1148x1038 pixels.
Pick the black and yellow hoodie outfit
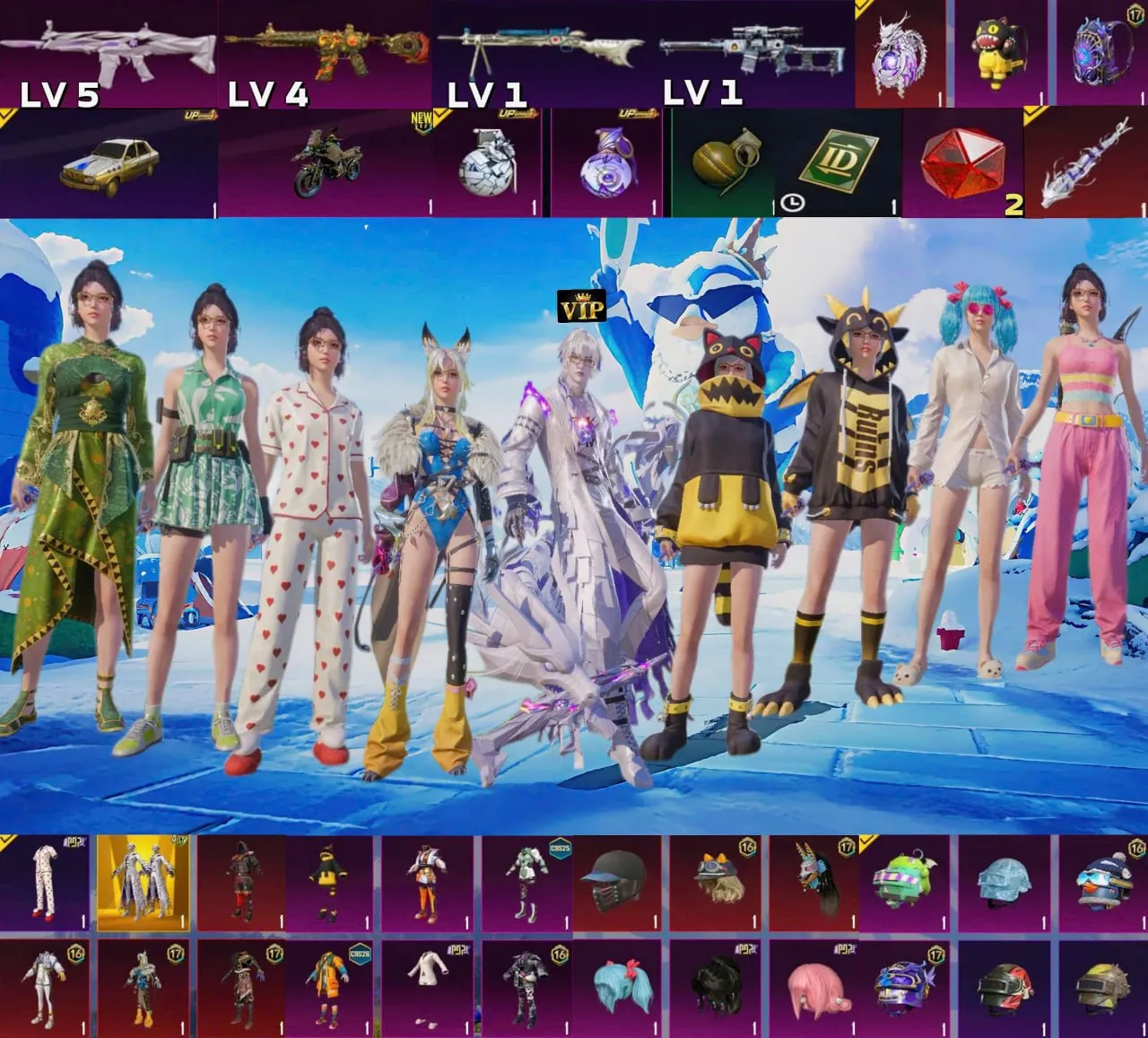coord(329,885)
